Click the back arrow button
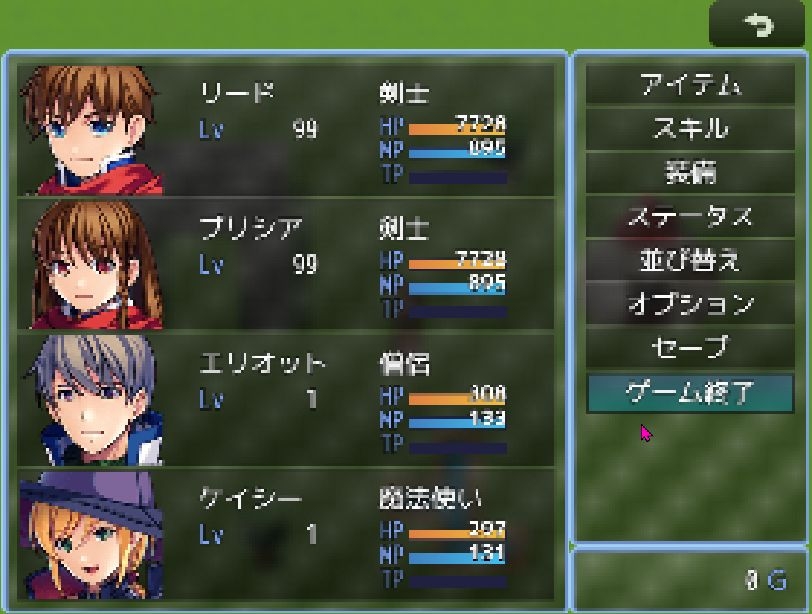 (757, 25)
